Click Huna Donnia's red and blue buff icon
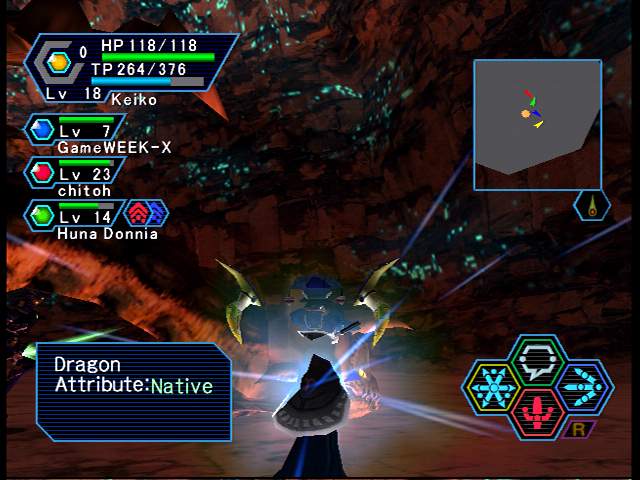640x480 pixels. pos(145,213)
